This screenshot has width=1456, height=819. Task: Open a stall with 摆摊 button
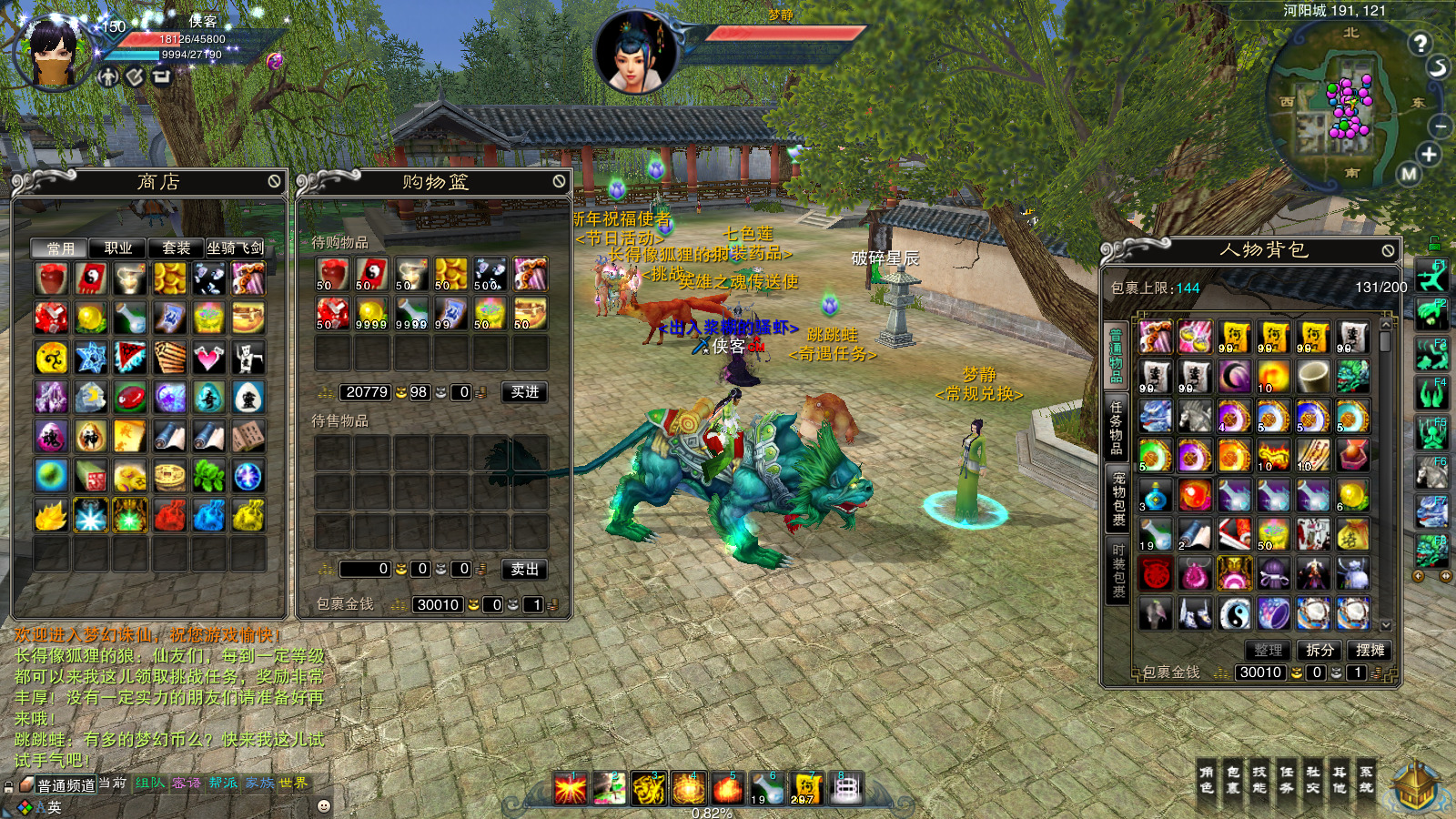[x=1370, y=650]
